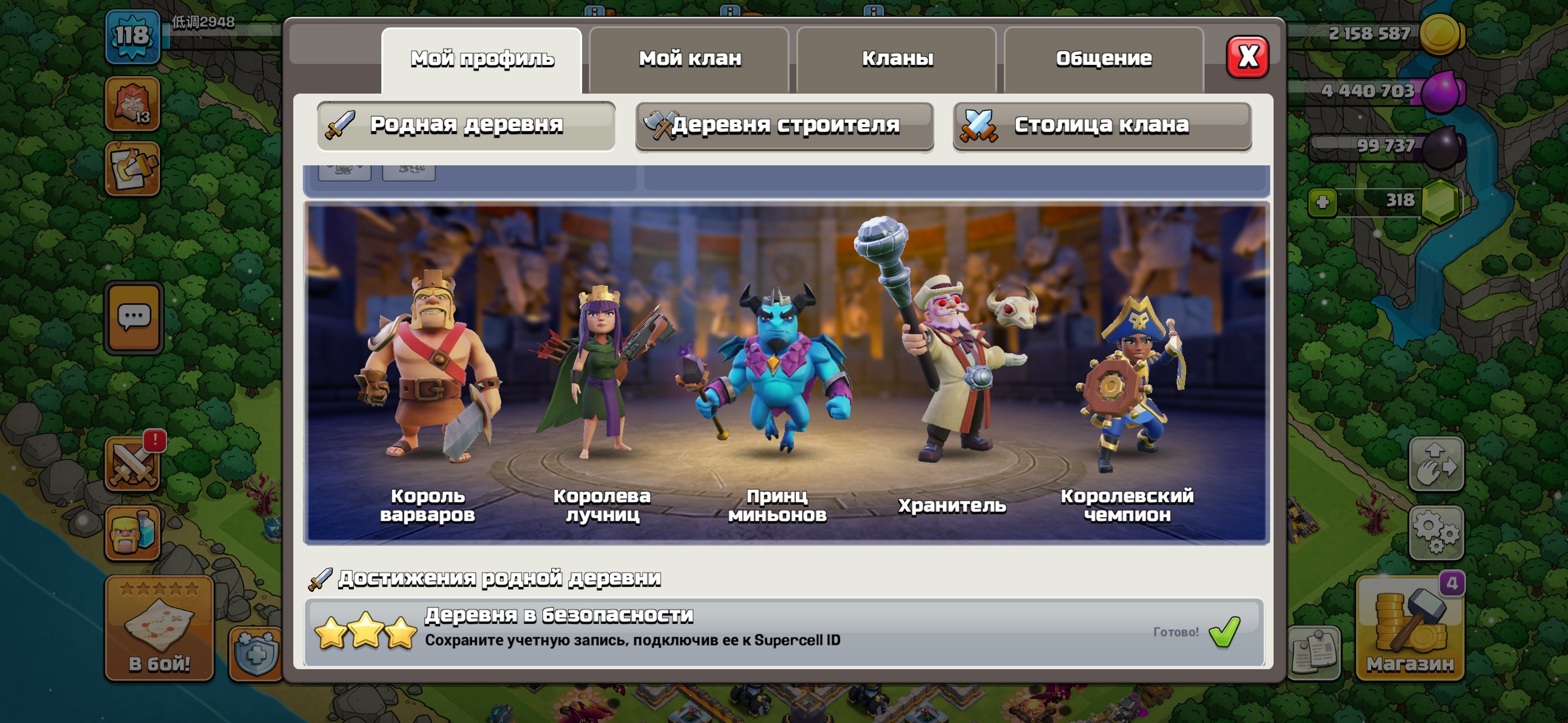Add gems with the green plus button

coord(1322,202)
